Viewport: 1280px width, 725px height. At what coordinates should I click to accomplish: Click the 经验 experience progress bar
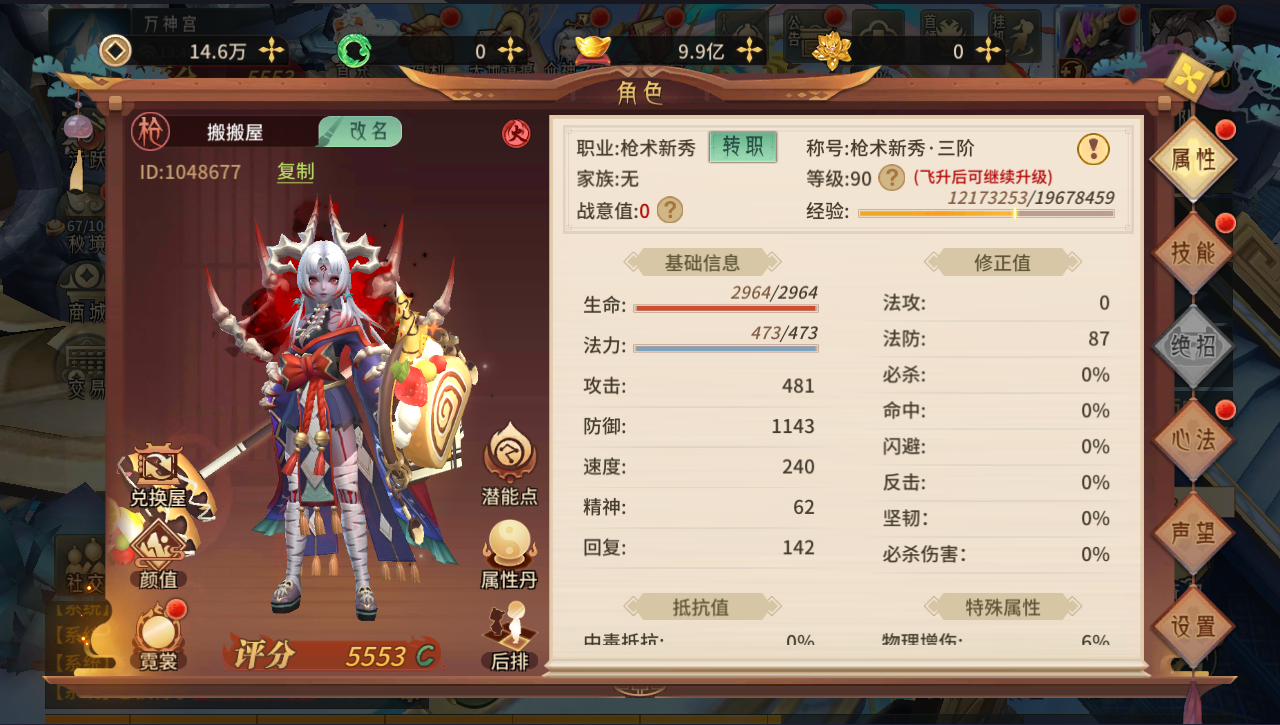tap(985, 215)
